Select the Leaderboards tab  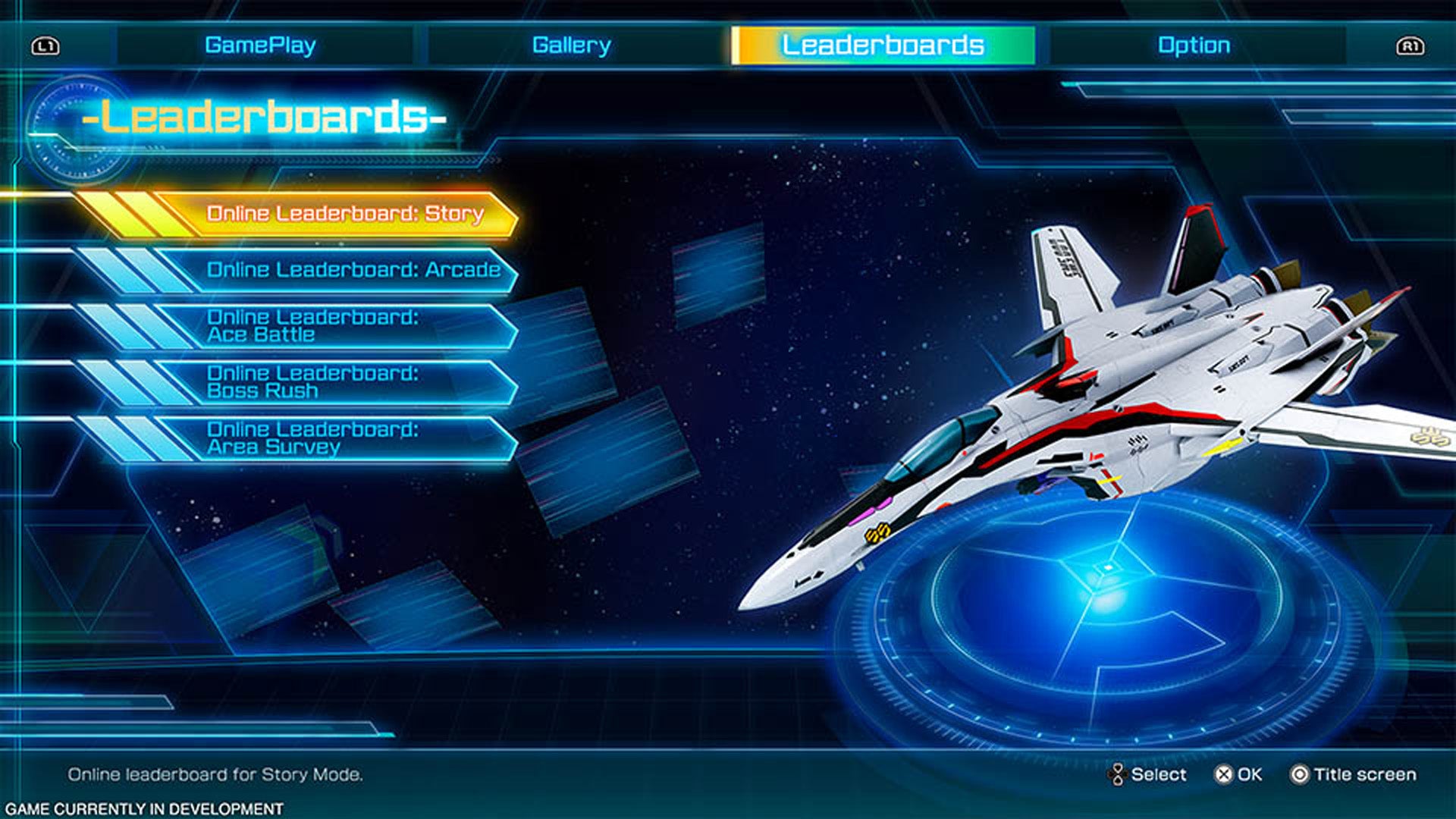(x=882, y=45)
